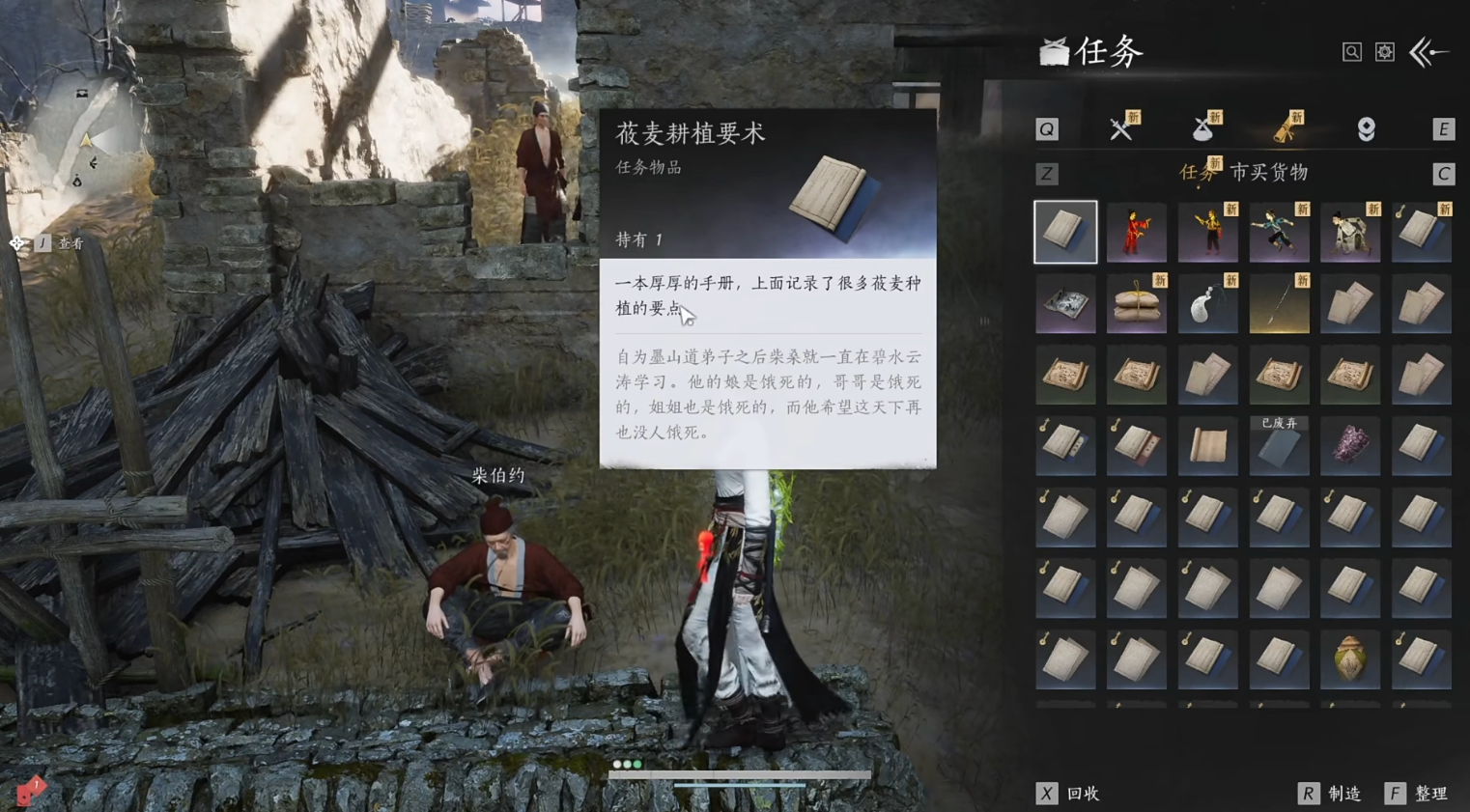Click 整理 to sort inventory
1470x812 pixels.
pos(1429,794)
